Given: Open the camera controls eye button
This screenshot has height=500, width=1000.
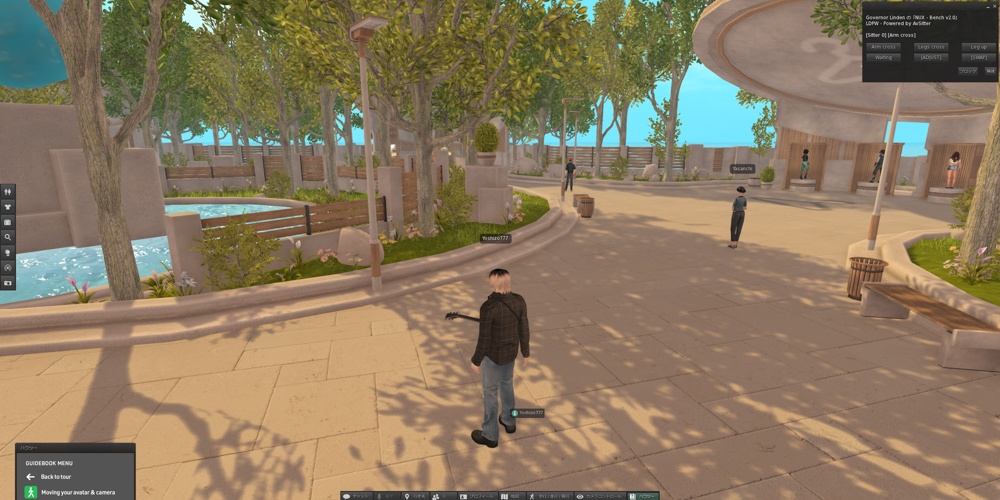Looking at the screenshot, I should click(x=596, y=496).
